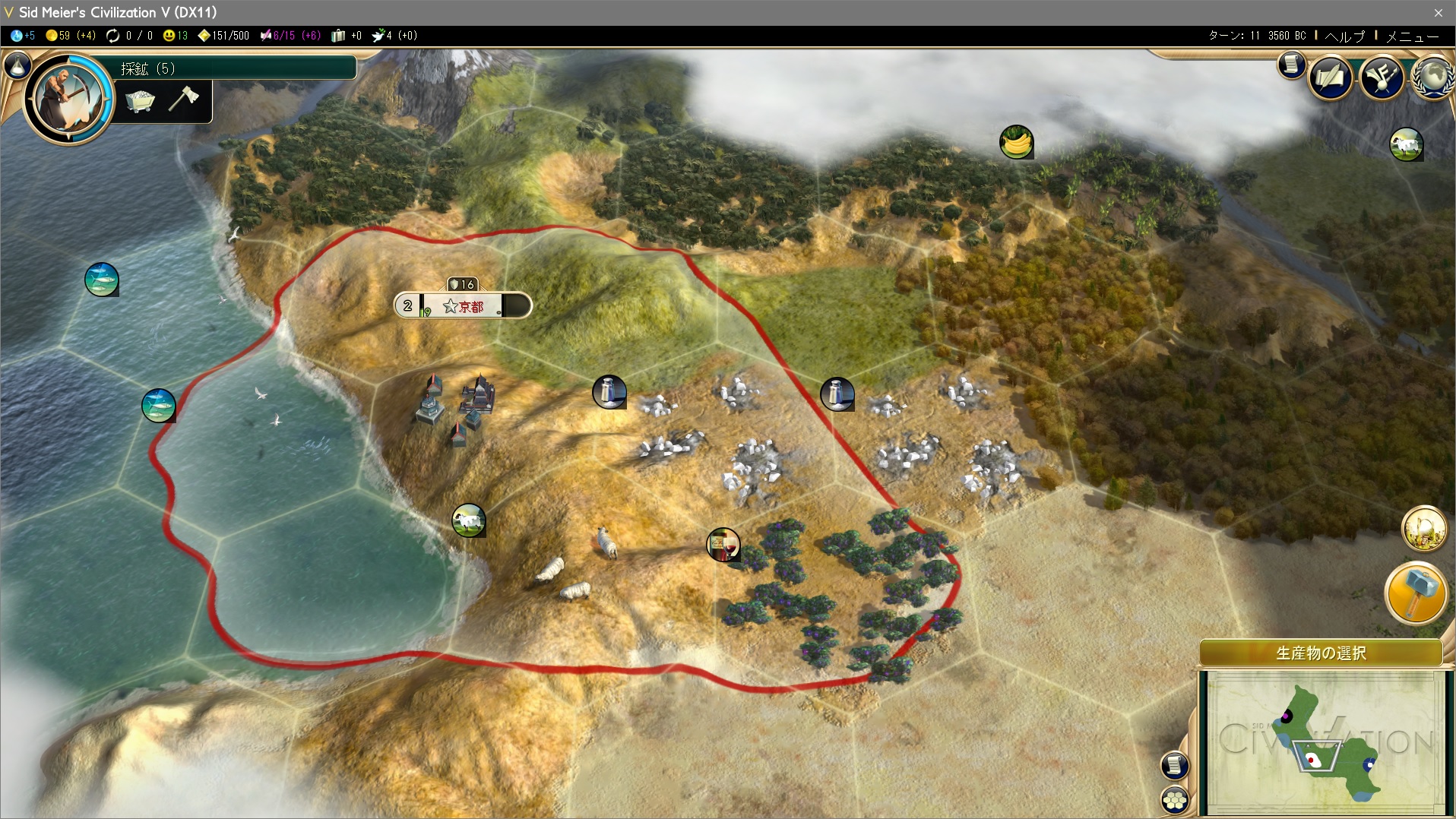Open the diplomacy globe overview

[x=1433, y=77]
